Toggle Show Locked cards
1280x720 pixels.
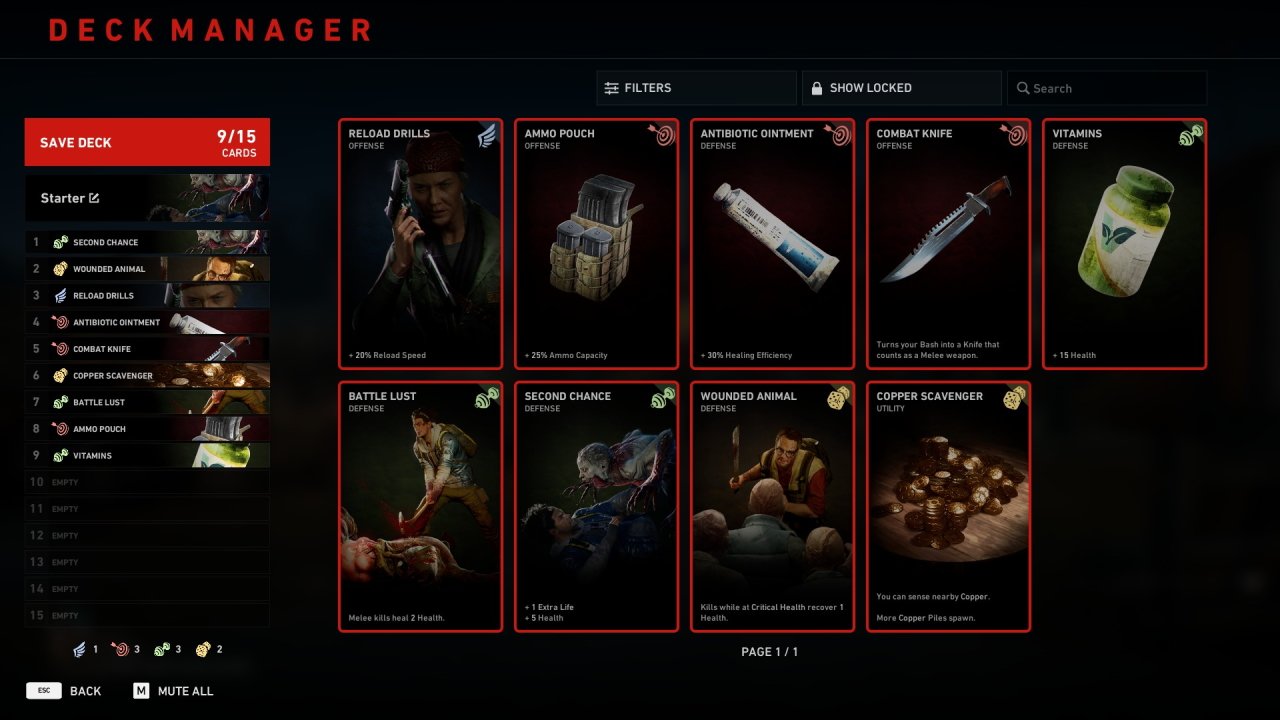click(901, 88)
